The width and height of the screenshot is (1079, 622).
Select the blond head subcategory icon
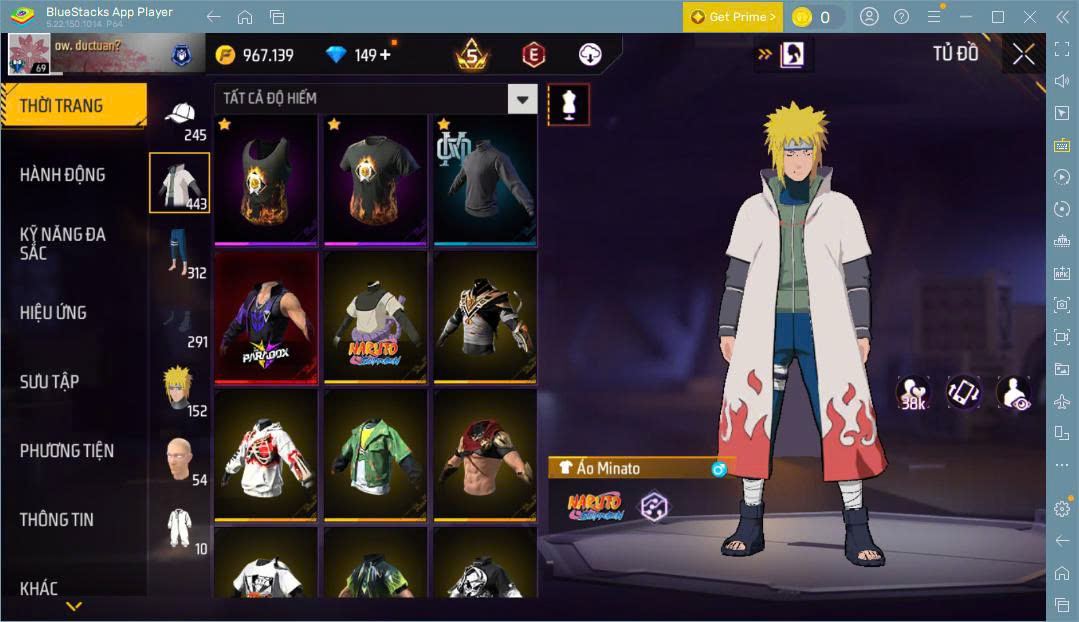(179, 389)
